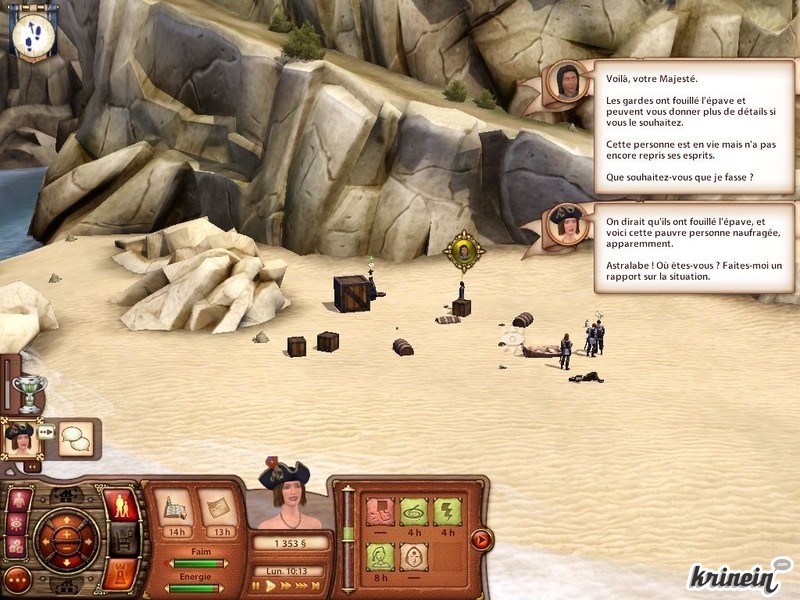Click the gold quest marker badge

464,251
